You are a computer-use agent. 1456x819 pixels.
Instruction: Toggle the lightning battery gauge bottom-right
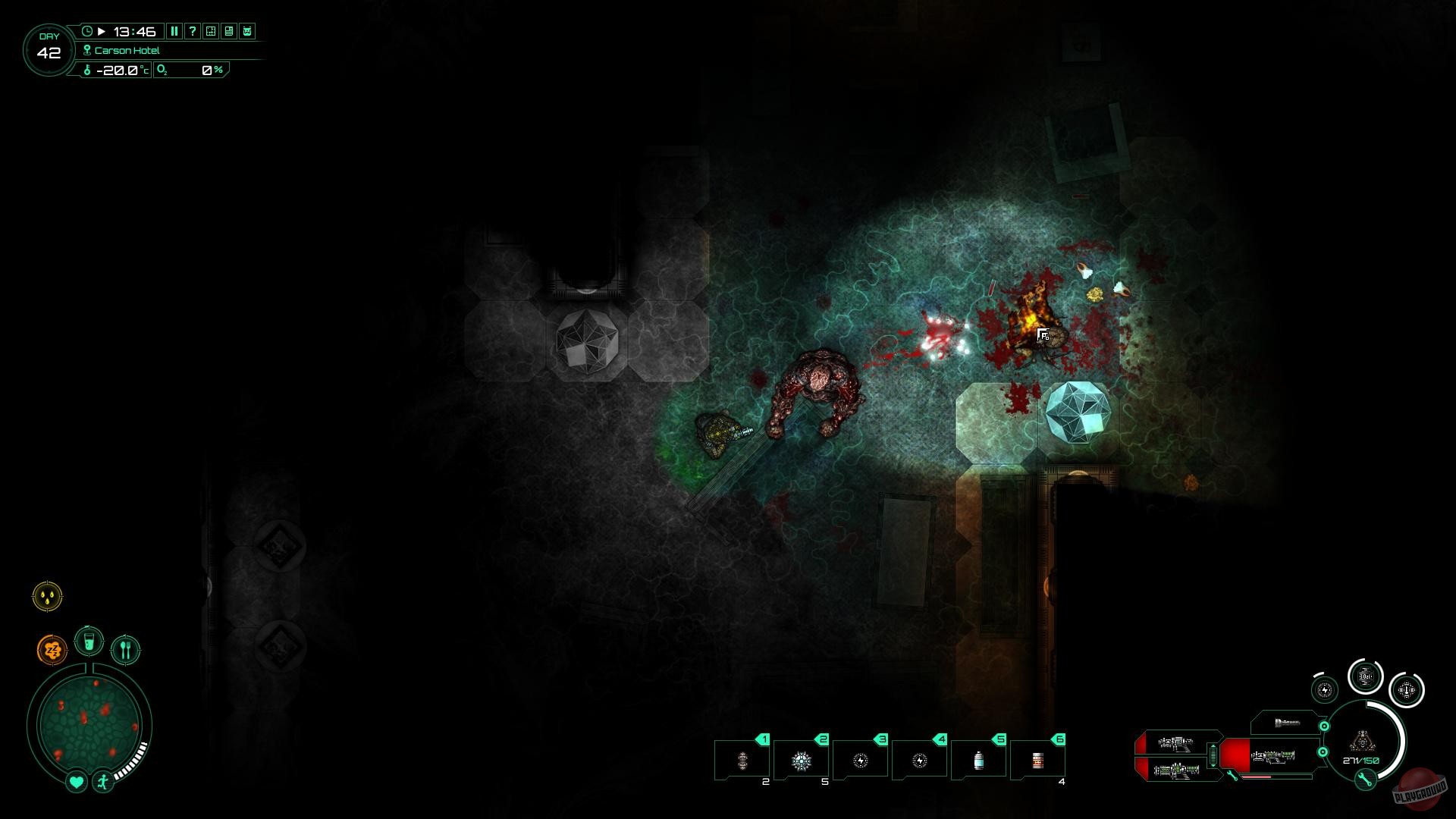tap(1324, 689)
